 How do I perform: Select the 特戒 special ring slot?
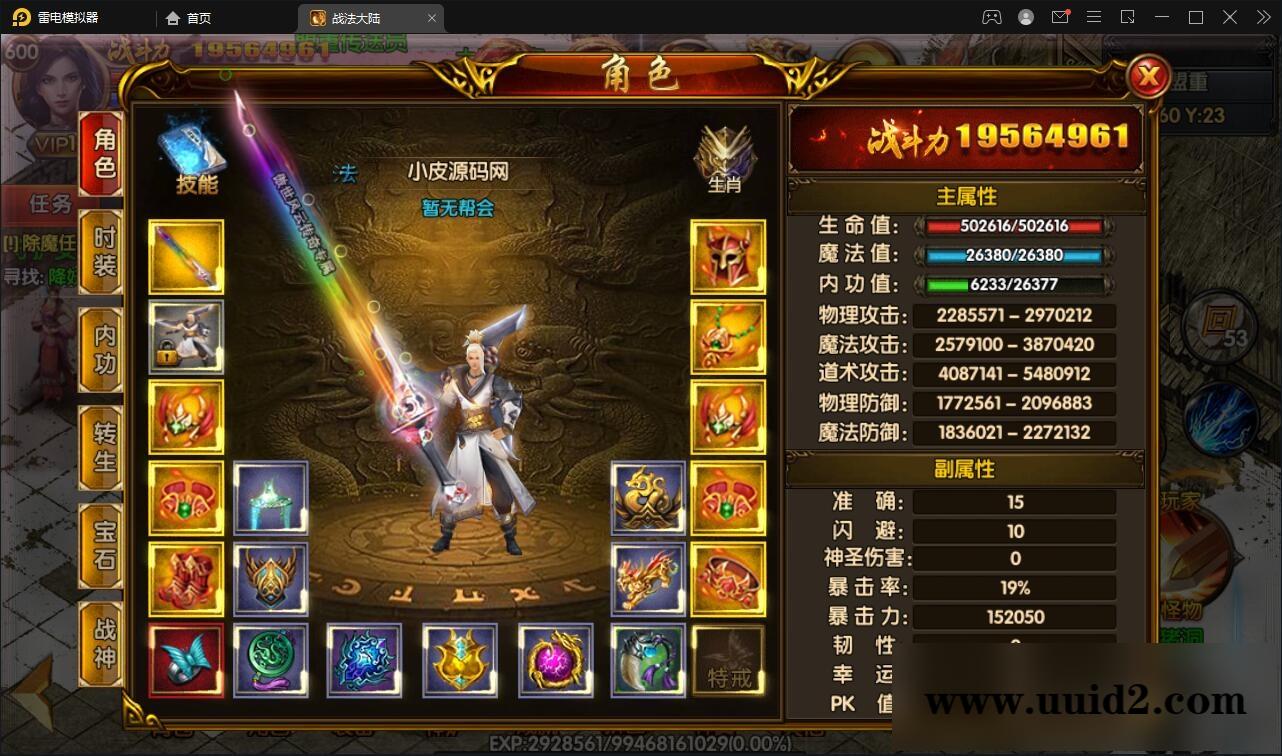[729, 660]
